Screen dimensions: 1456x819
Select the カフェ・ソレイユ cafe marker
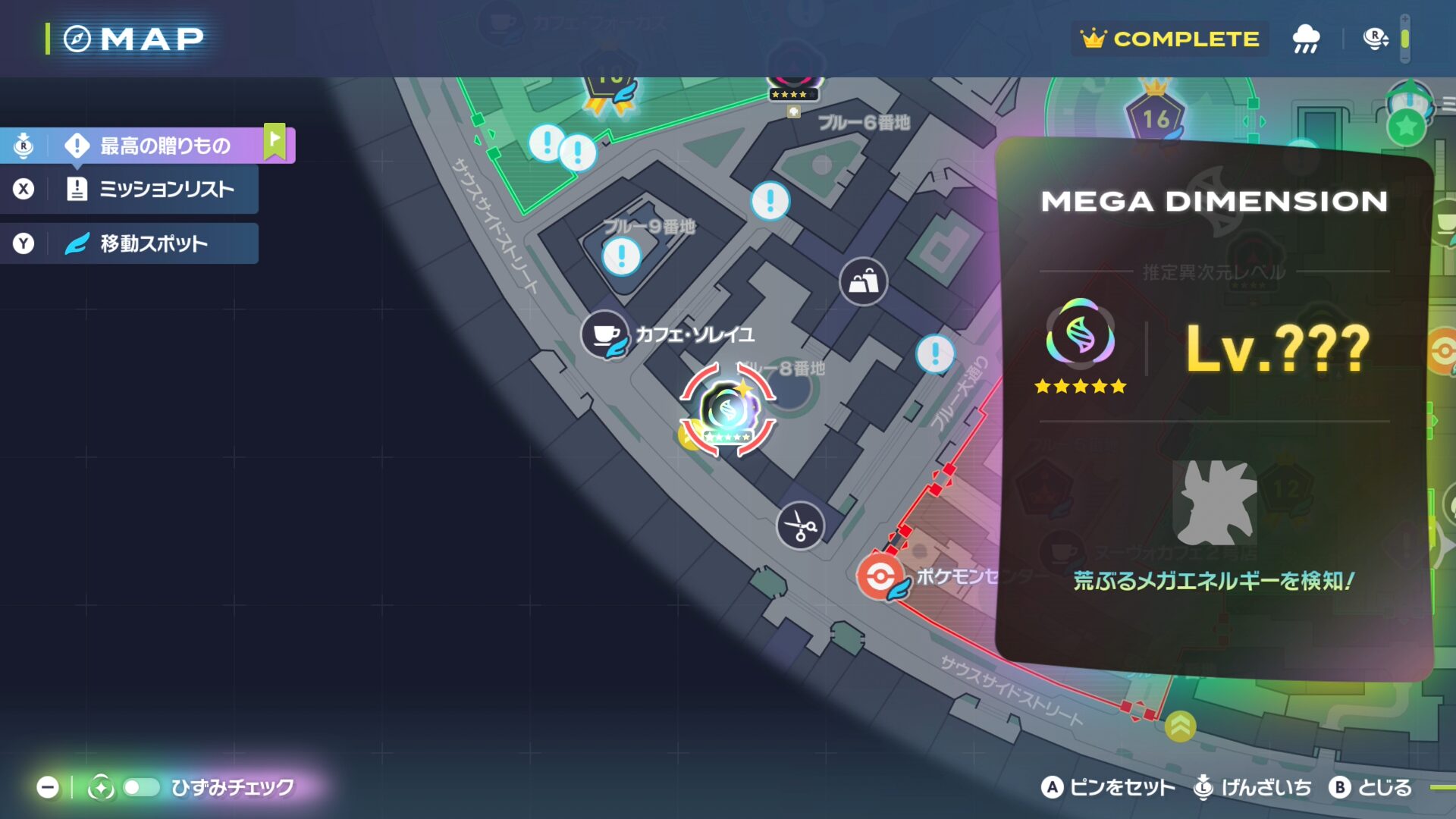tap(605, 334)
